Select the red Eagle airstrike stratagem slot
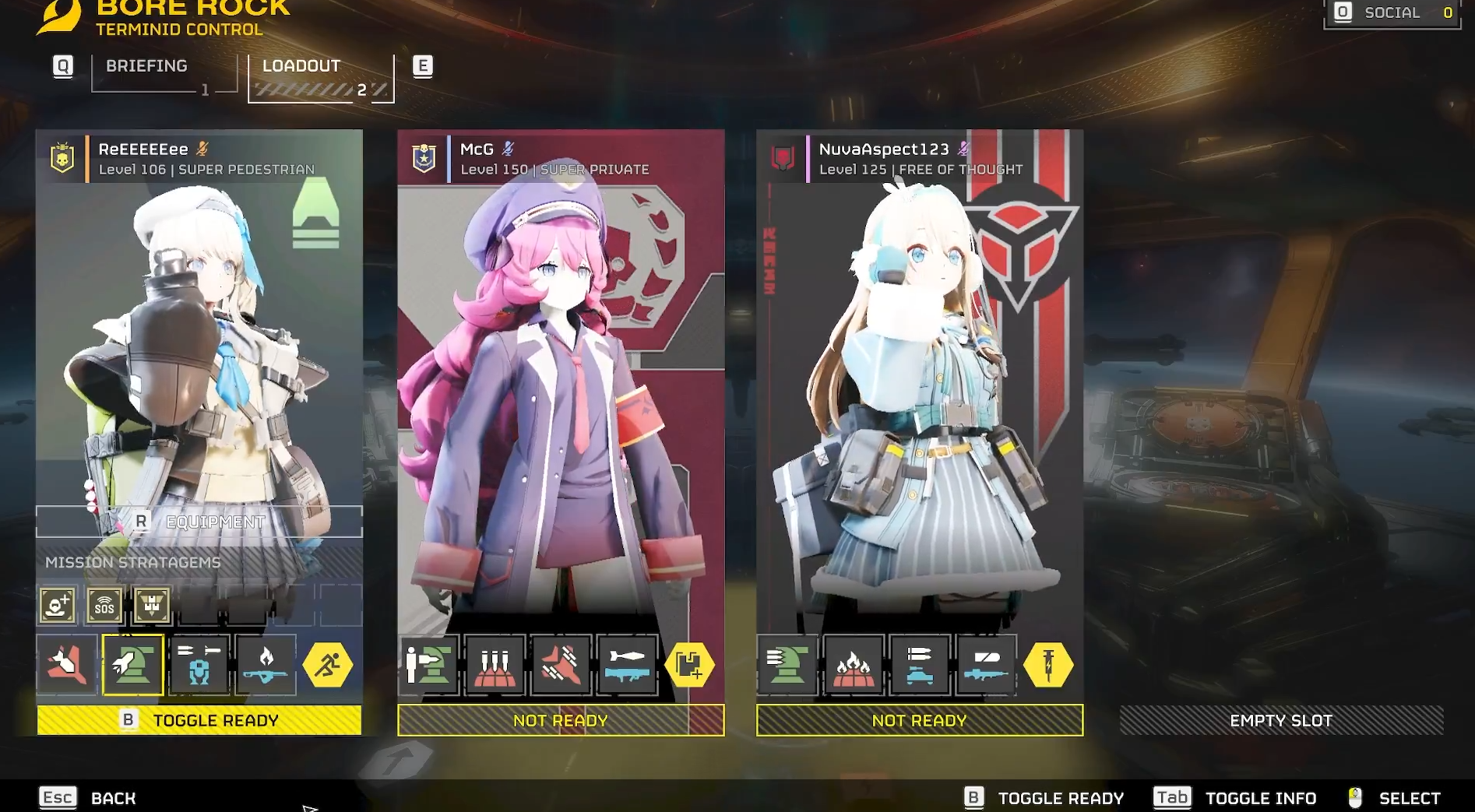The height and width of the screenshot is (812, 1475). (67, 665)
